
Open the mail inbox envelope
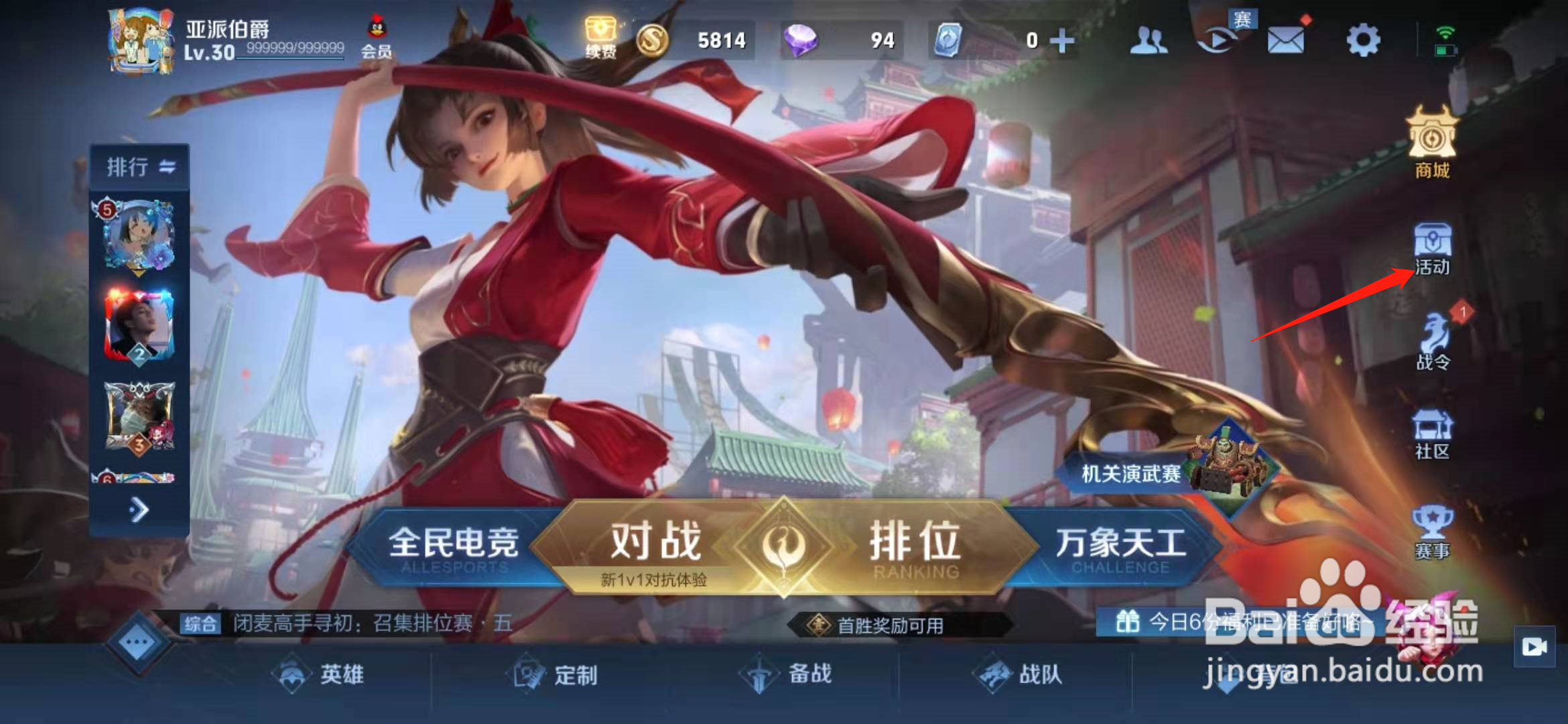click(x=1287, y=40)
